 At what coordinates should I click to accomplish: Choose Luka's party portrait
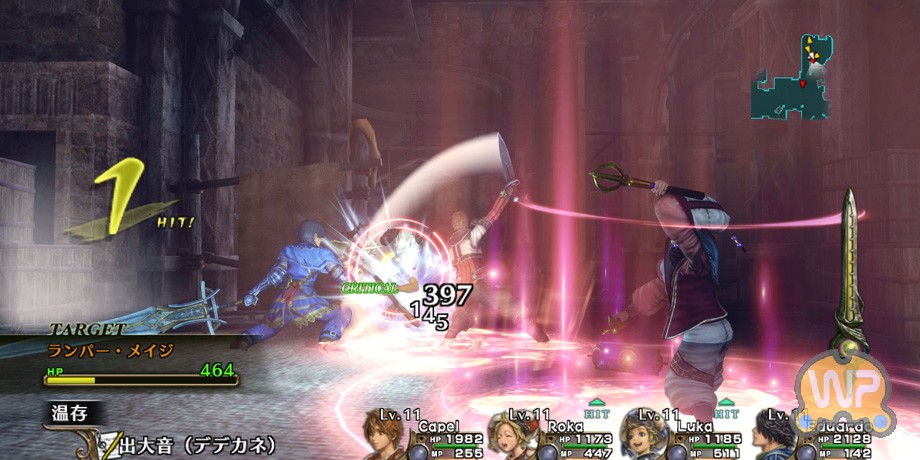pos(639,437)
